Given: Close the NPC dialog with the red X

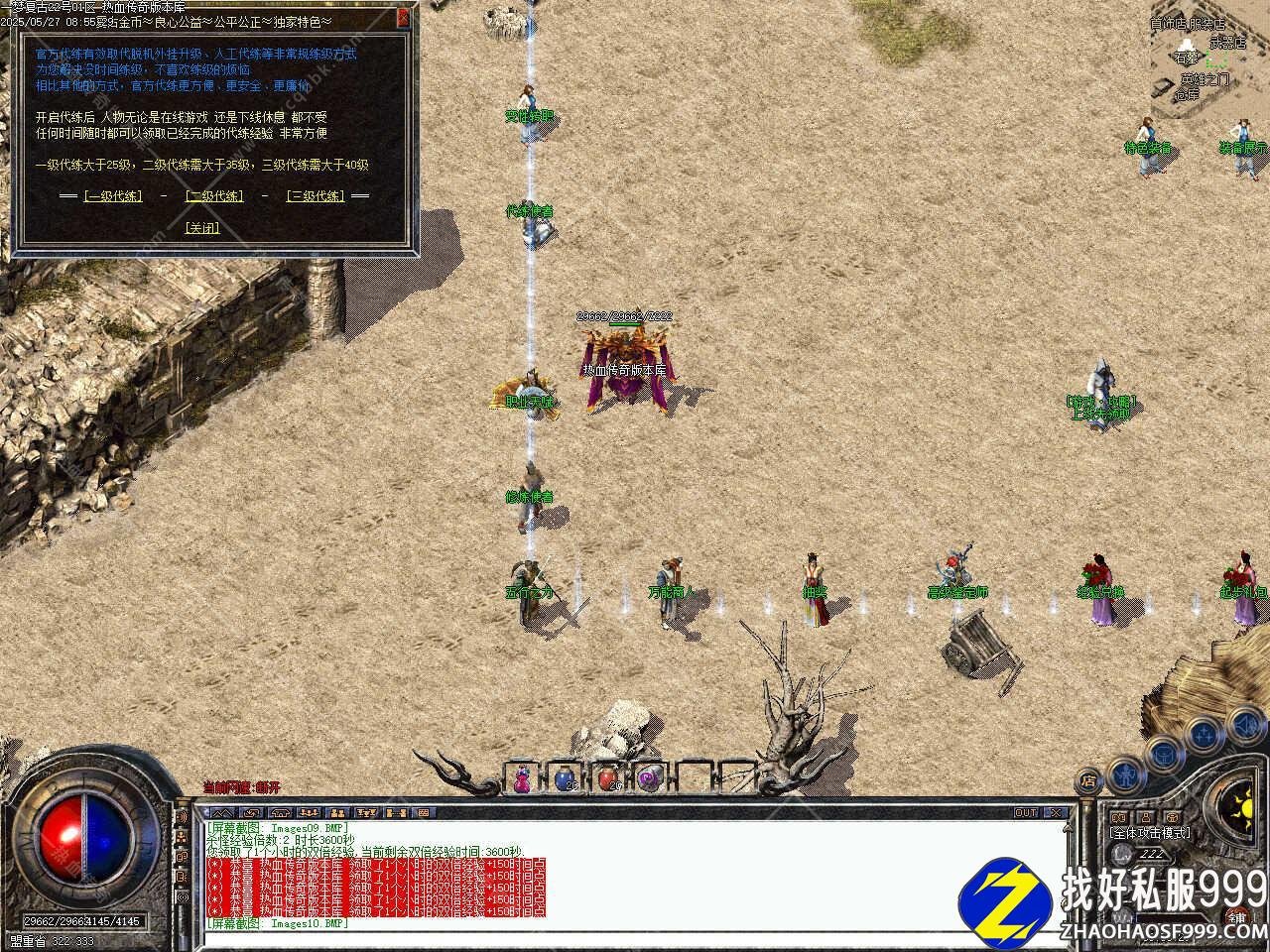Looking at the screenshot, I should click(x=403, y=17).
